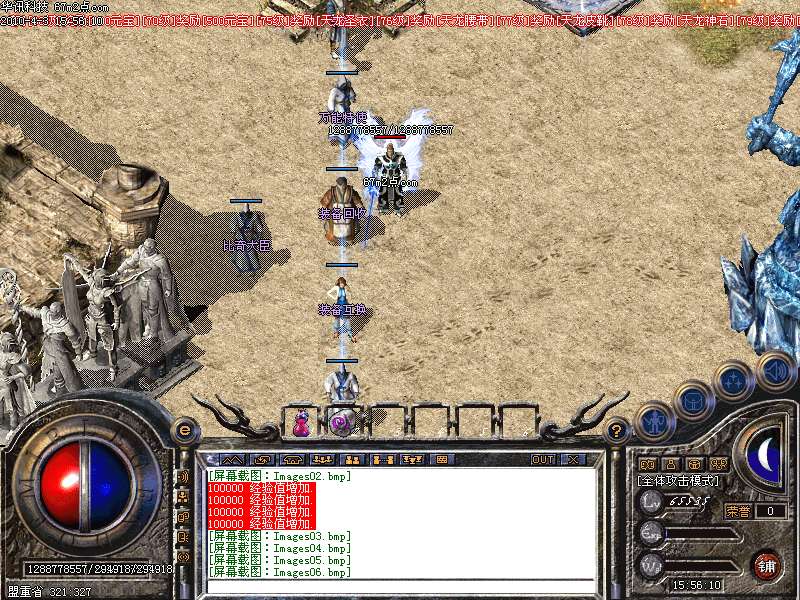The height and width of the screenshot is (600, 800).
Task: Click the question mark help button
Action: click(617, 430)
